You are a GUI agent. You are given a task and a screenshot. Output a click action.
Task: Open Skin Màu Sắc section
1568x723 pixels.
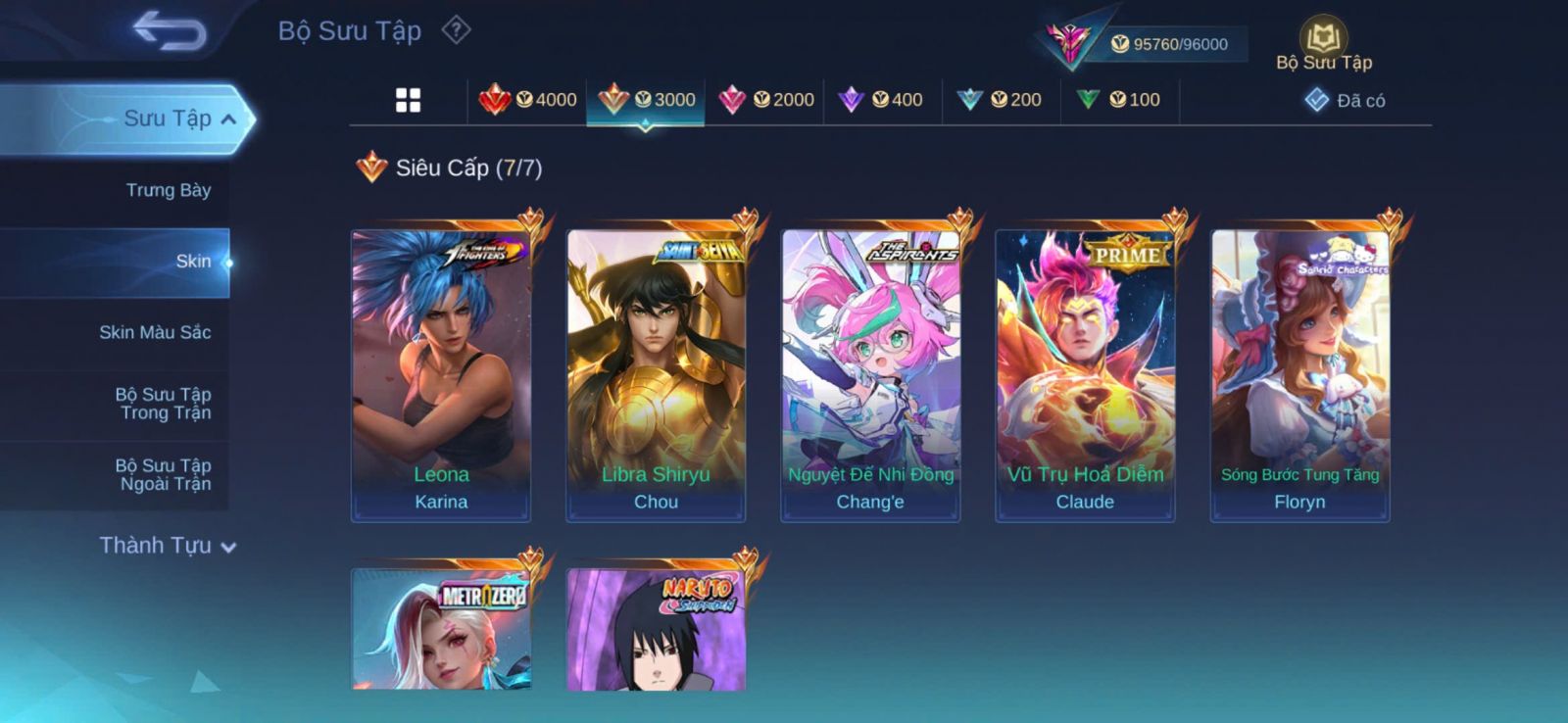(x=155, y=332)
